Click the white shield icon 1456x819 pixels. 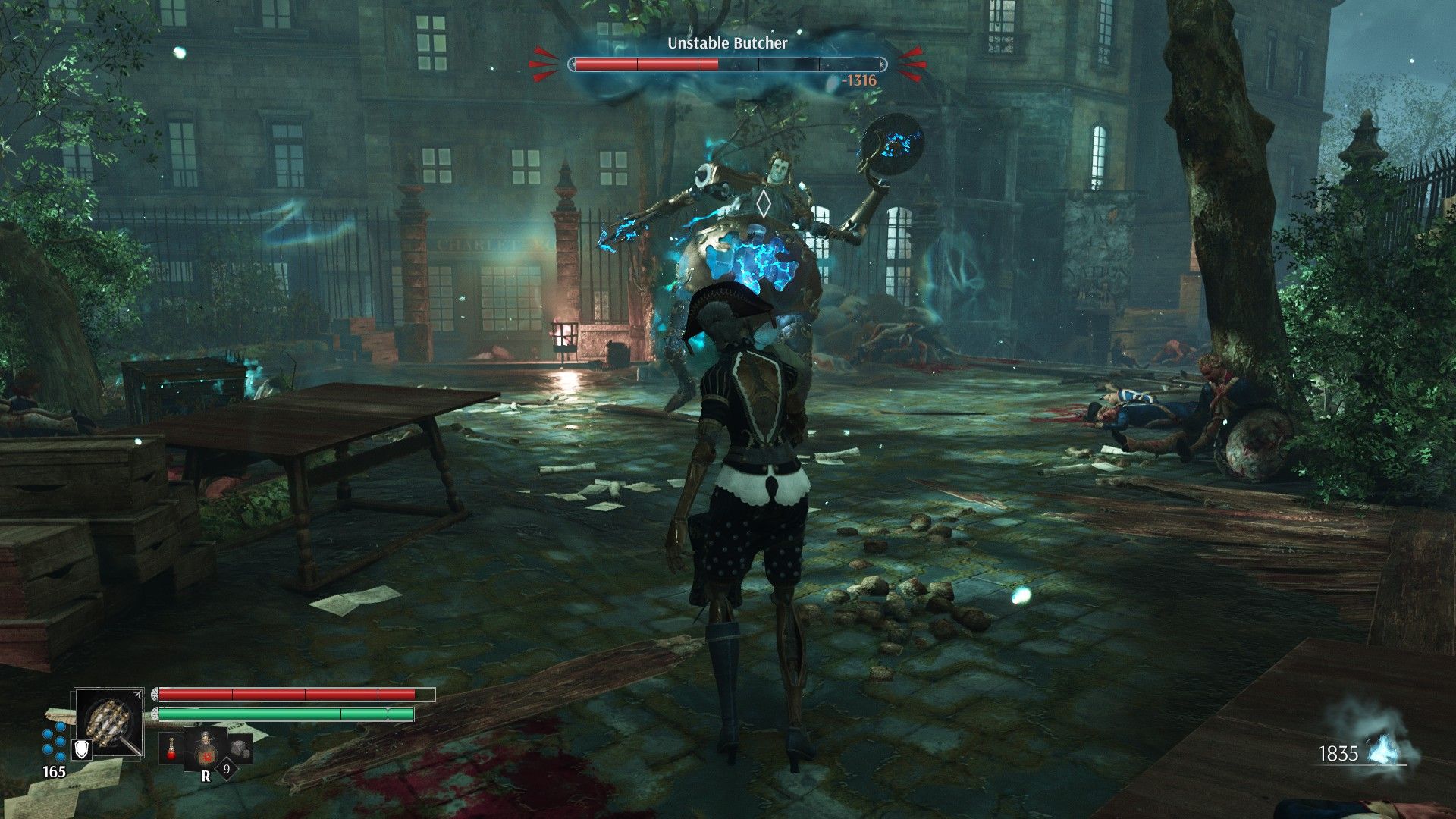pos(82,749)
